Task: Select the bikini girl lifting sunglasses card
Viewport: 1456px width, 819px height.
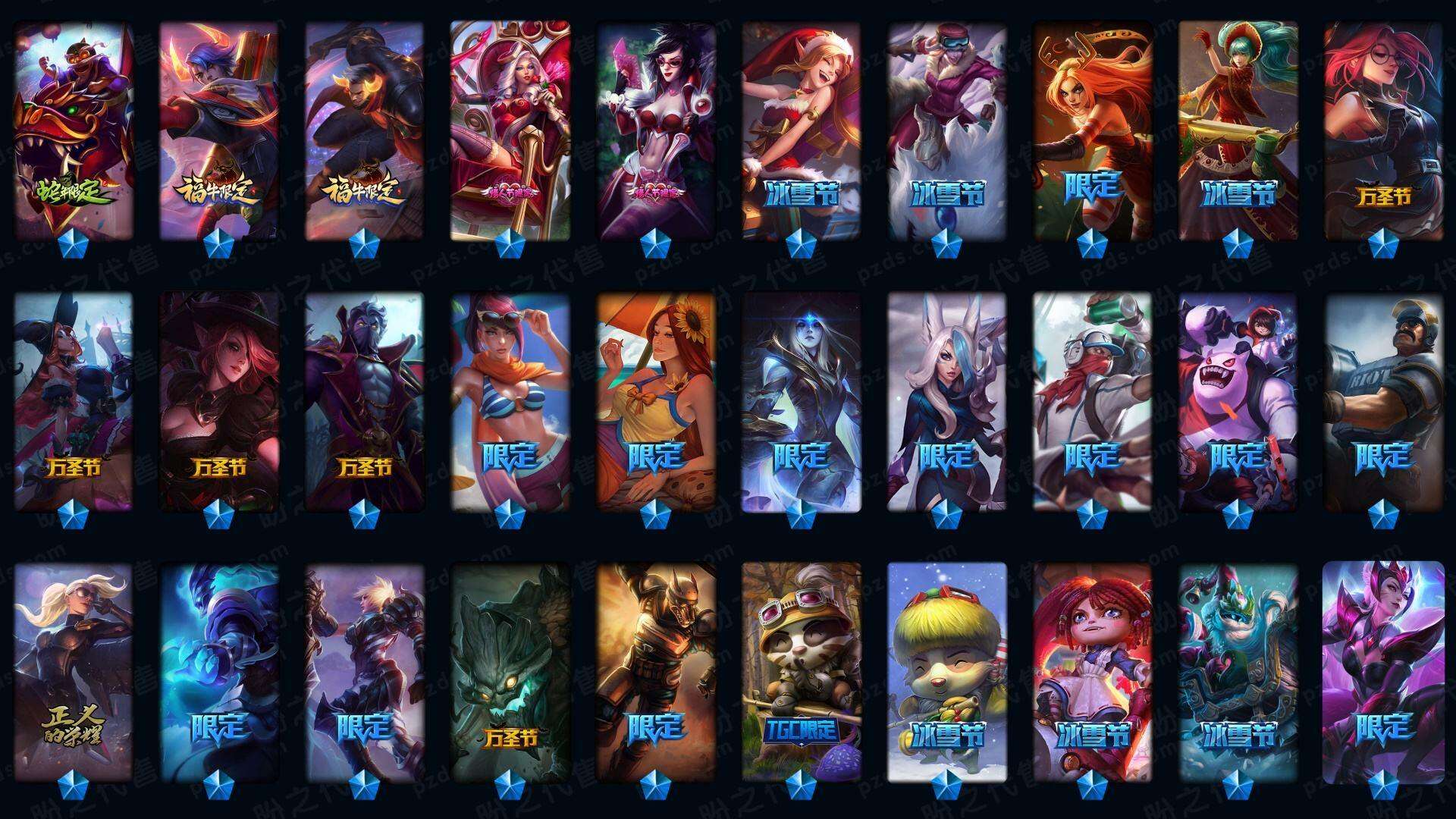Action: (x=510, y=400)
